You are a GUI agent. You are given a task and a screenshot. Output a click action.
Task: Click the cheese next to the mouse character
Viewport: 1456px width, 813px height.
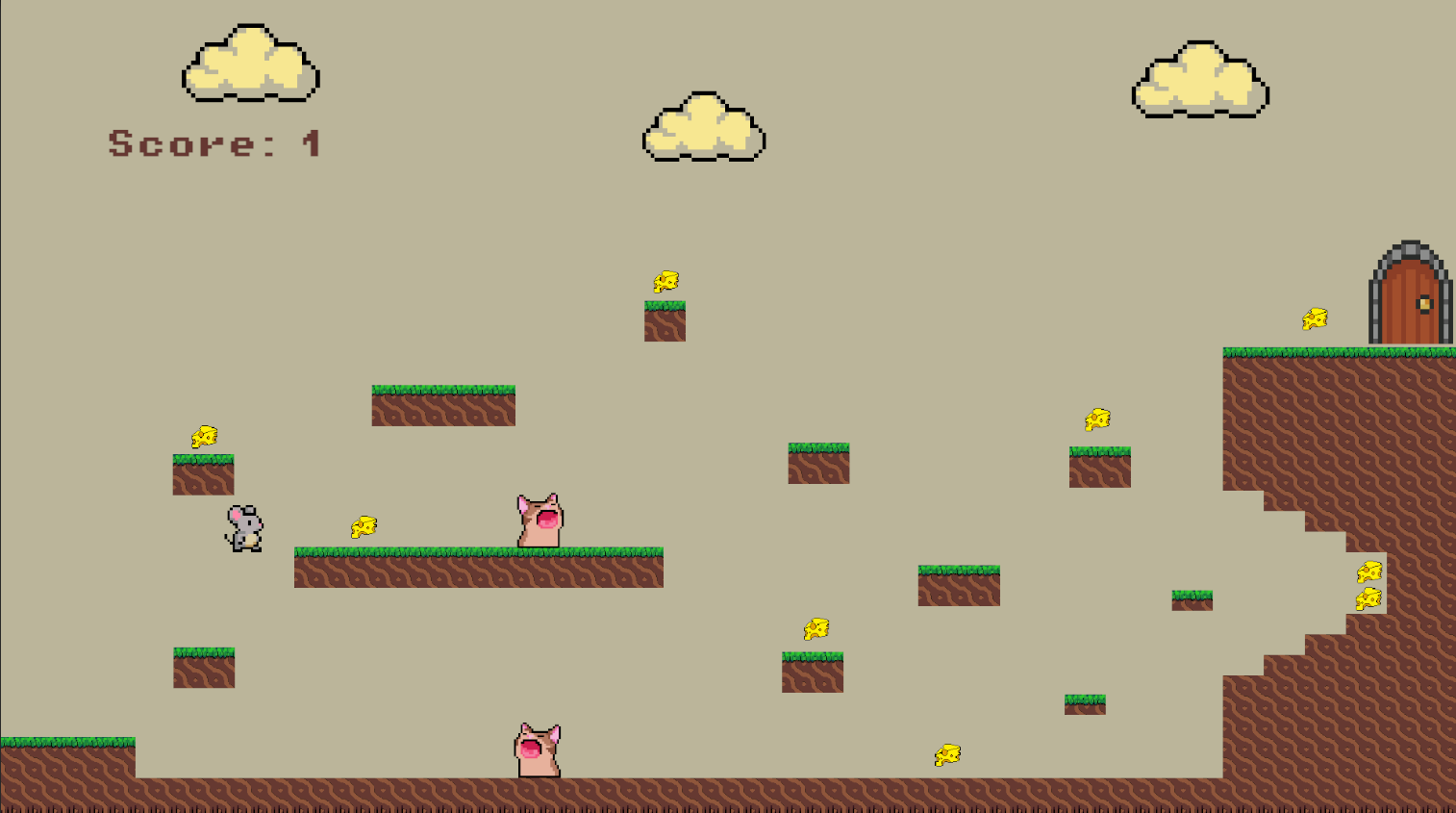coord(364,525)
